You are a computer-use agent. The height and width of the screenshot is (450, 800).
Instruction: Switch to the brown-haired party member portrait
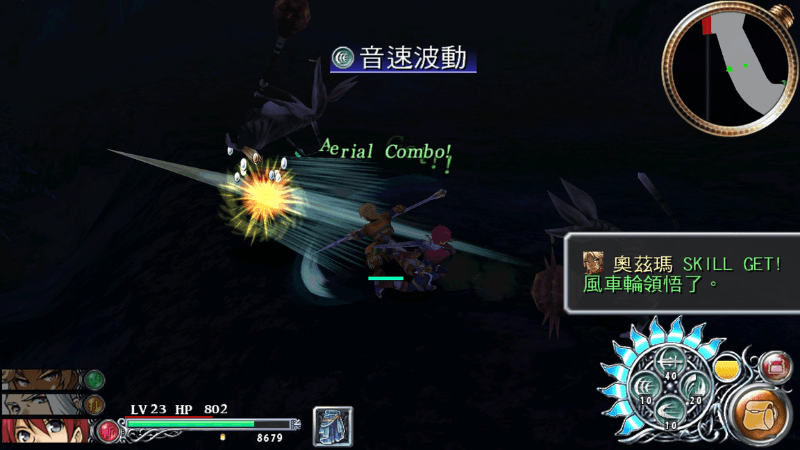pyautogui.click(x=45, y=380)
